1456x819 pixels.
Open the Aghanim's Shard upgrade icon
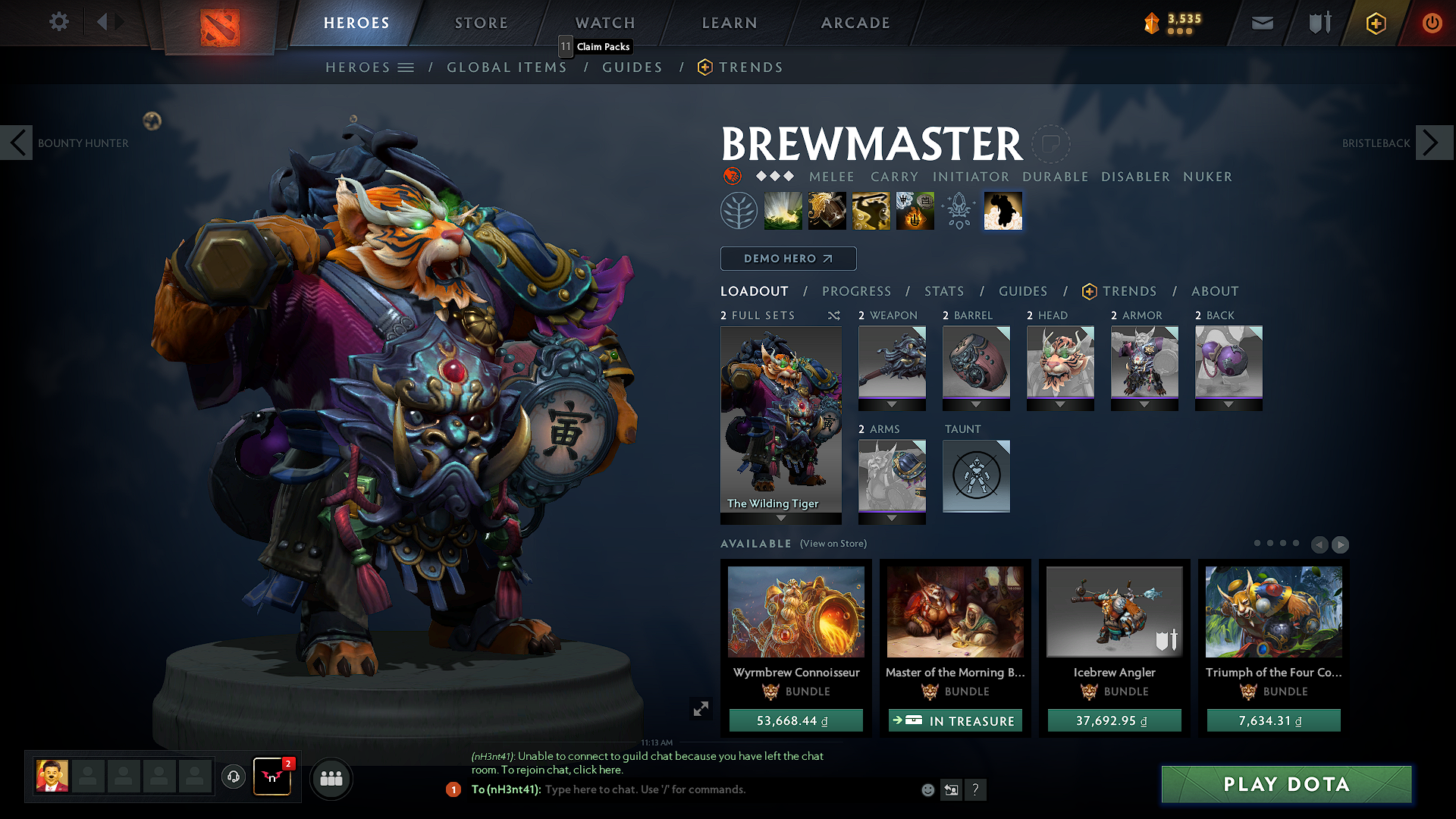point(958,211)
